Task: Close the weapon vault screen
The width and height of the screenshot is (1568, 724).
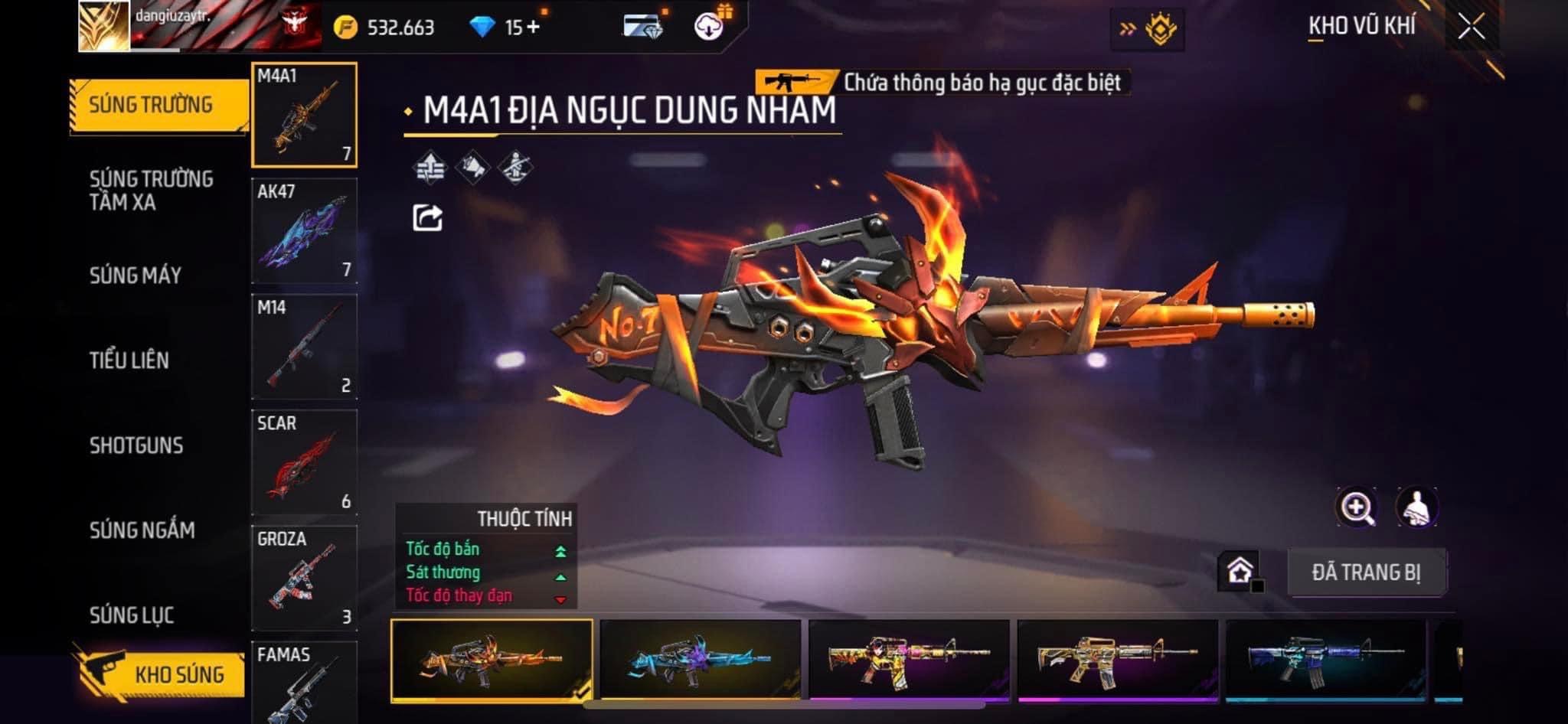Action: click(1471, 28)
